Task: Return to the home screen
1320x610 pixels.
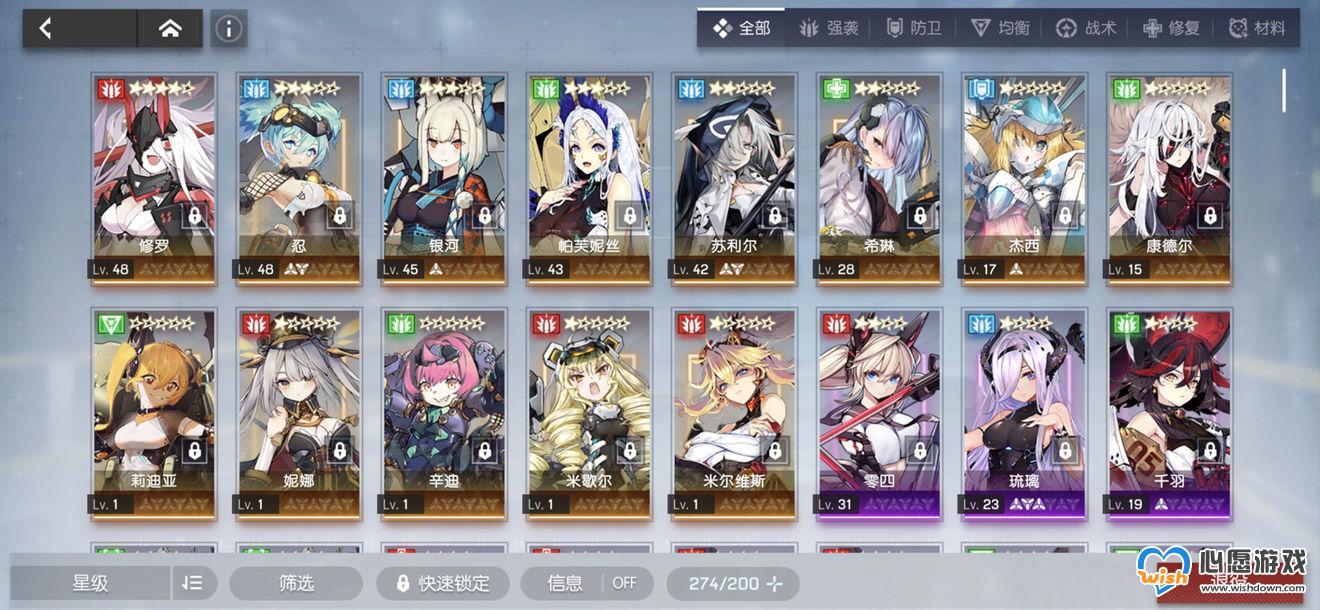Action: [x=170, y=29]
